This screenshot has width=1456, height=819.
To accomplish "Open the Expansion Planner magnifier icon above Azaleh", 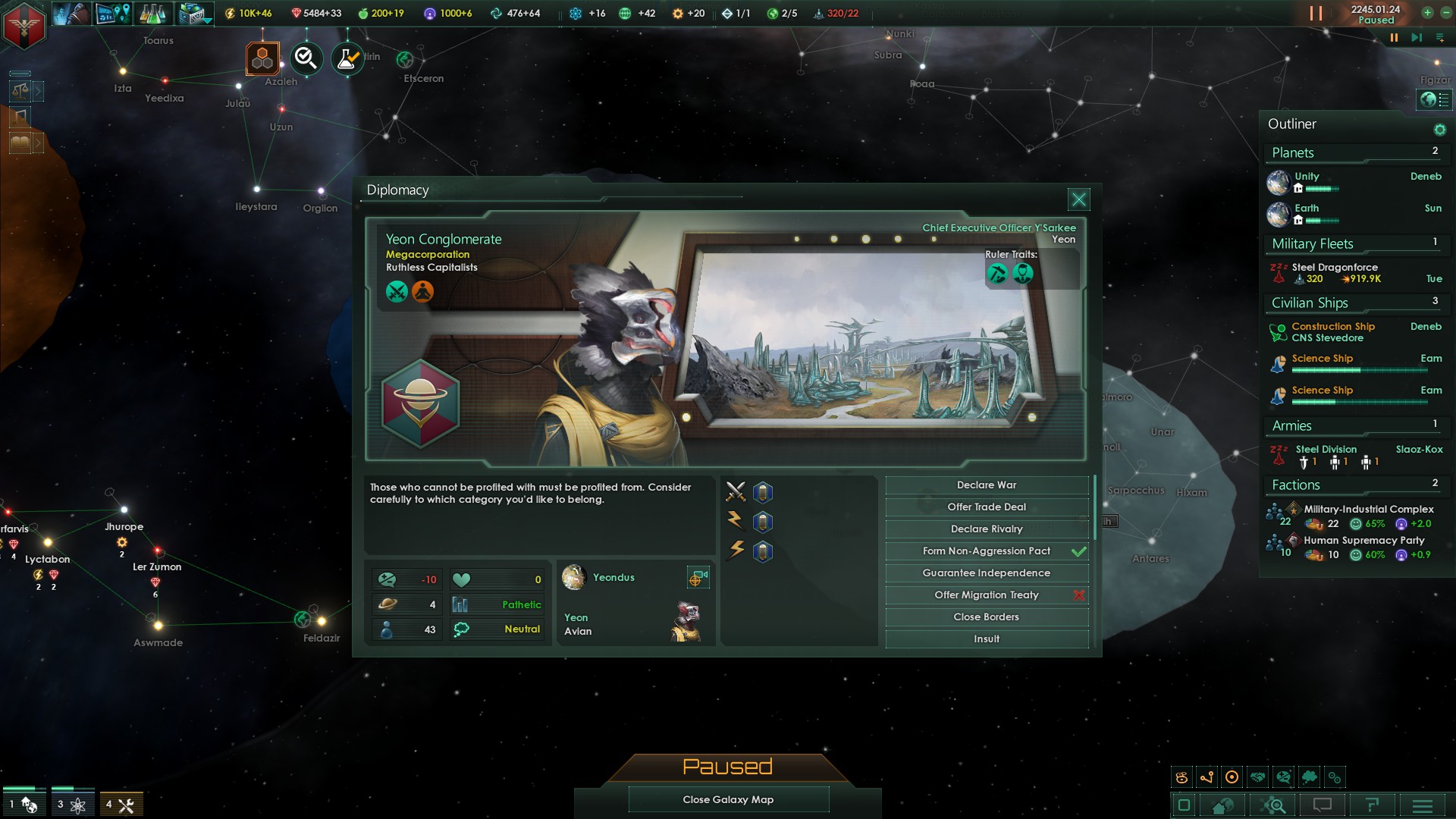I will coord(306,58).
